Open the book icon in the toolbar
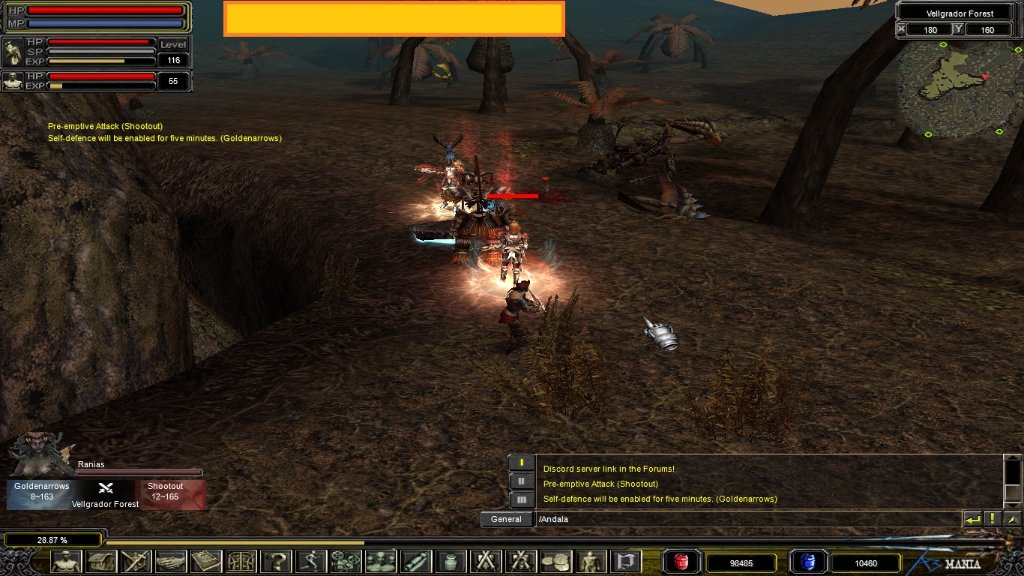The image size is (1024, 576). 207,562
